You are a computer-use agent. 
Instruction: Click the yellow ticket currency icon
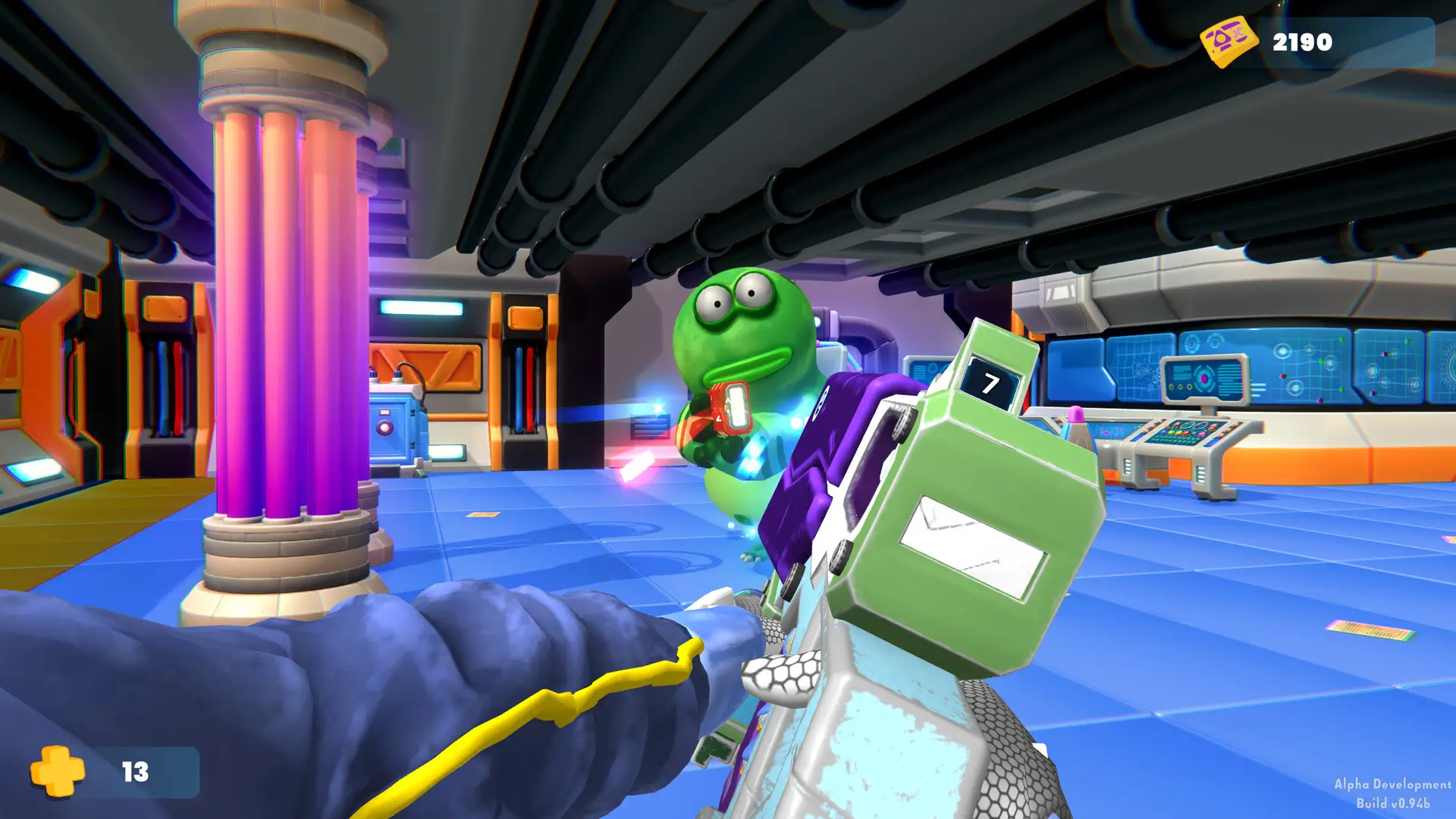point(1228,41)
